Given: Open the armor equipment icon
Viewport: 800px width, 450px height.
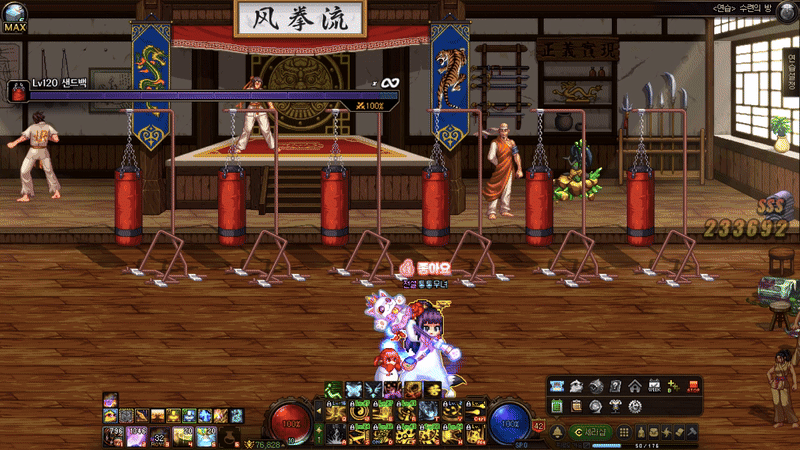Looking at the screenshot, I should (x=615, y=407).
